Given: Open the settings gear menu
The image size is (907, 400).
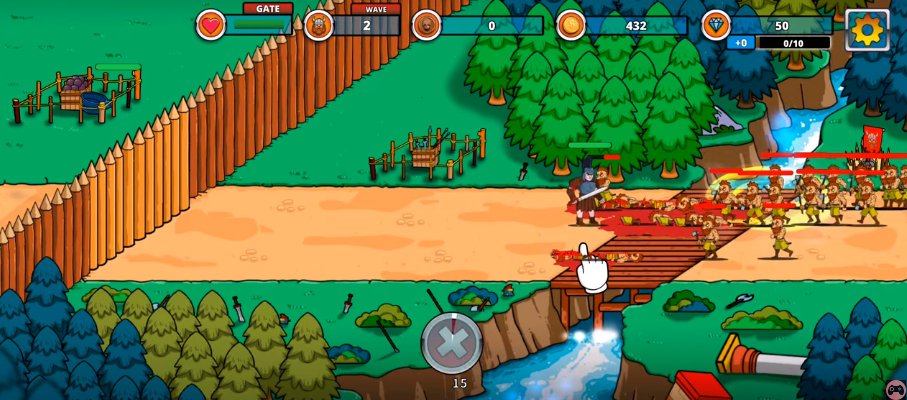Looking at the screenshot, I should coord(866,29).
